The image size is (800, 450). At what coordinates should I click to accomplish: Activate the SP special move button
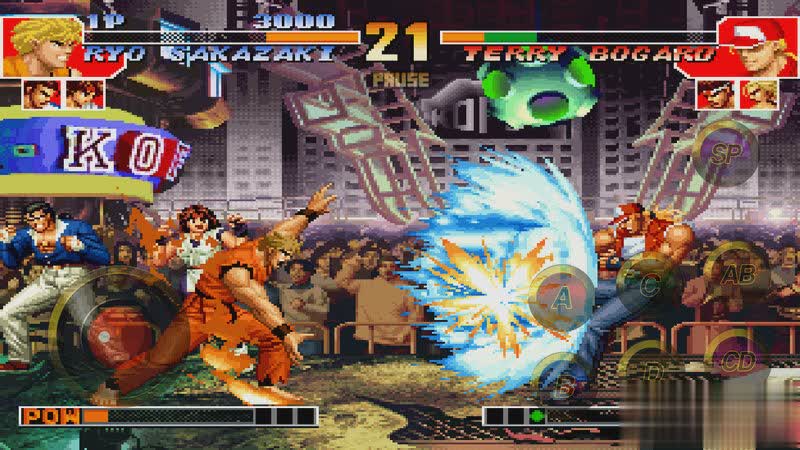coord(724,153)
